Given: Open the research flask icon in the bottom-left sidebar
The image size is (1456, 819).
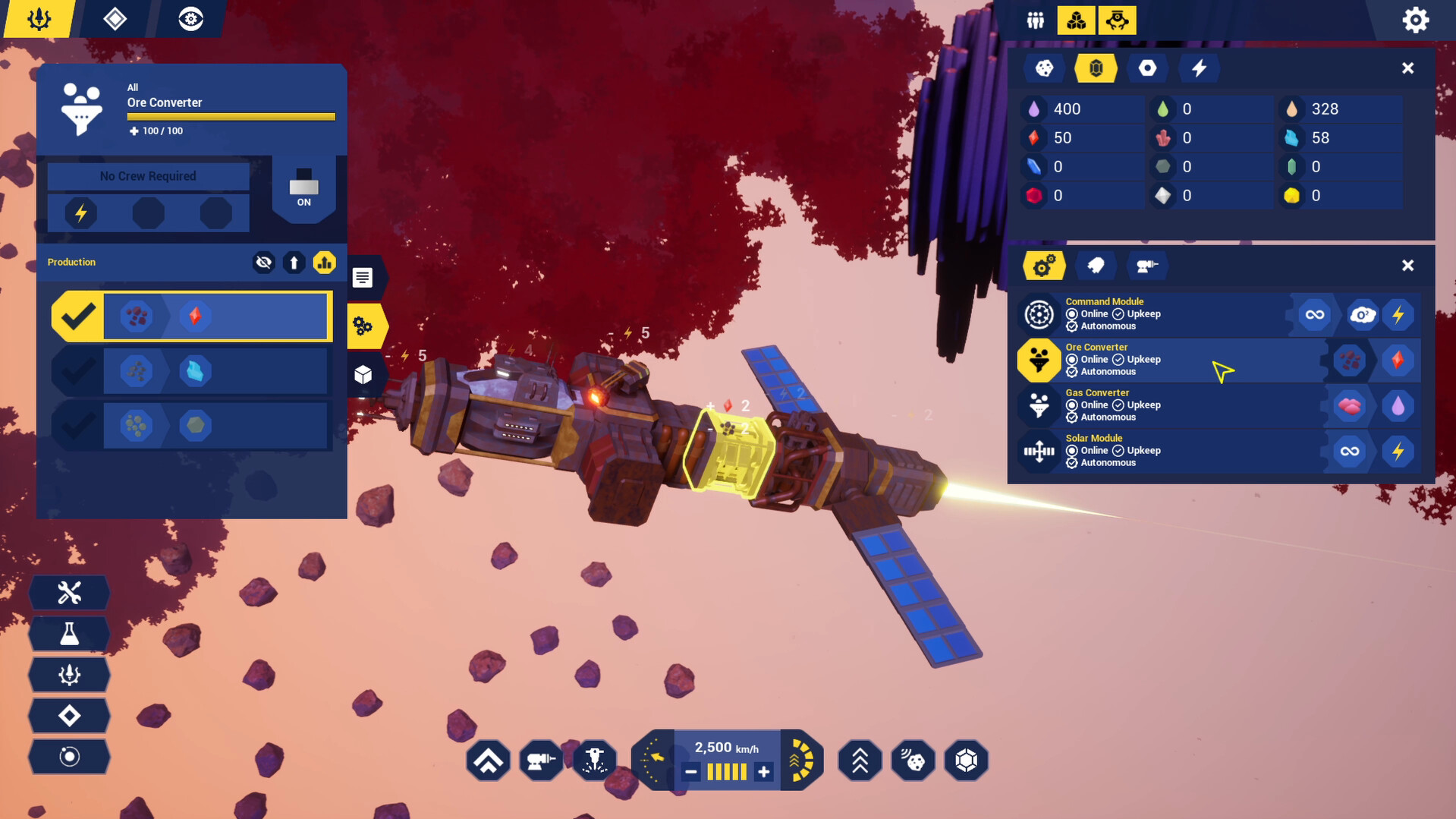Looking at the screenshot, I should click(x=69, y=634).
